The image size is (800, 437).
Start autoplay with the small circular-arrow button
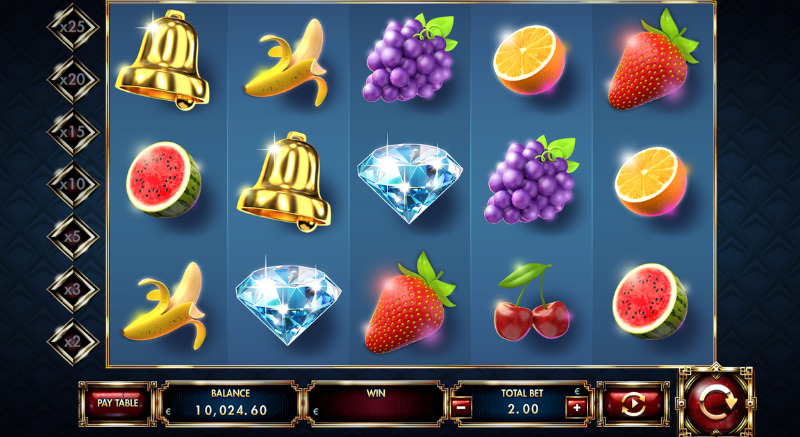pyautogui.click(x=633, y=404)
